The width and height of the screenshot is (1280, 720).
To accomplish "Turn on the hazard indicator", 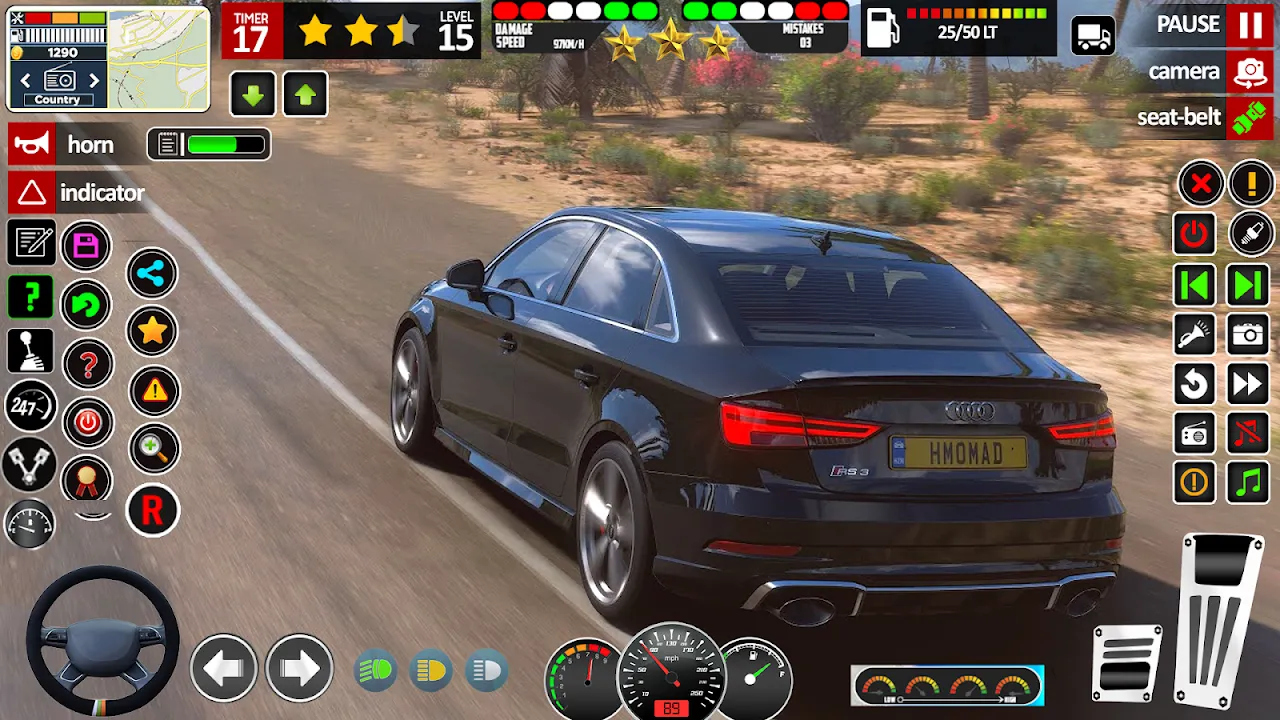I will click(32, 192).
